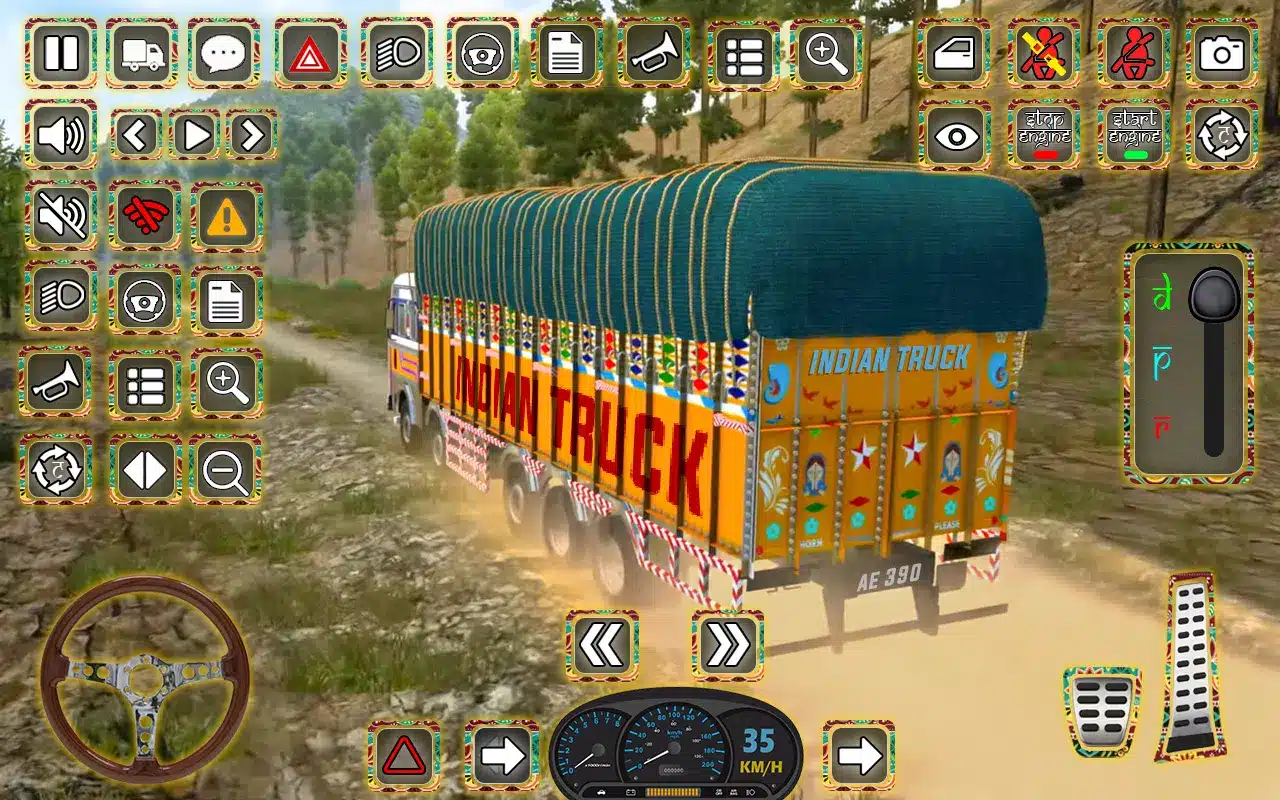Click the small play triangle button
The height and width of the screenshot is (800, 1280).
[195, 134]
